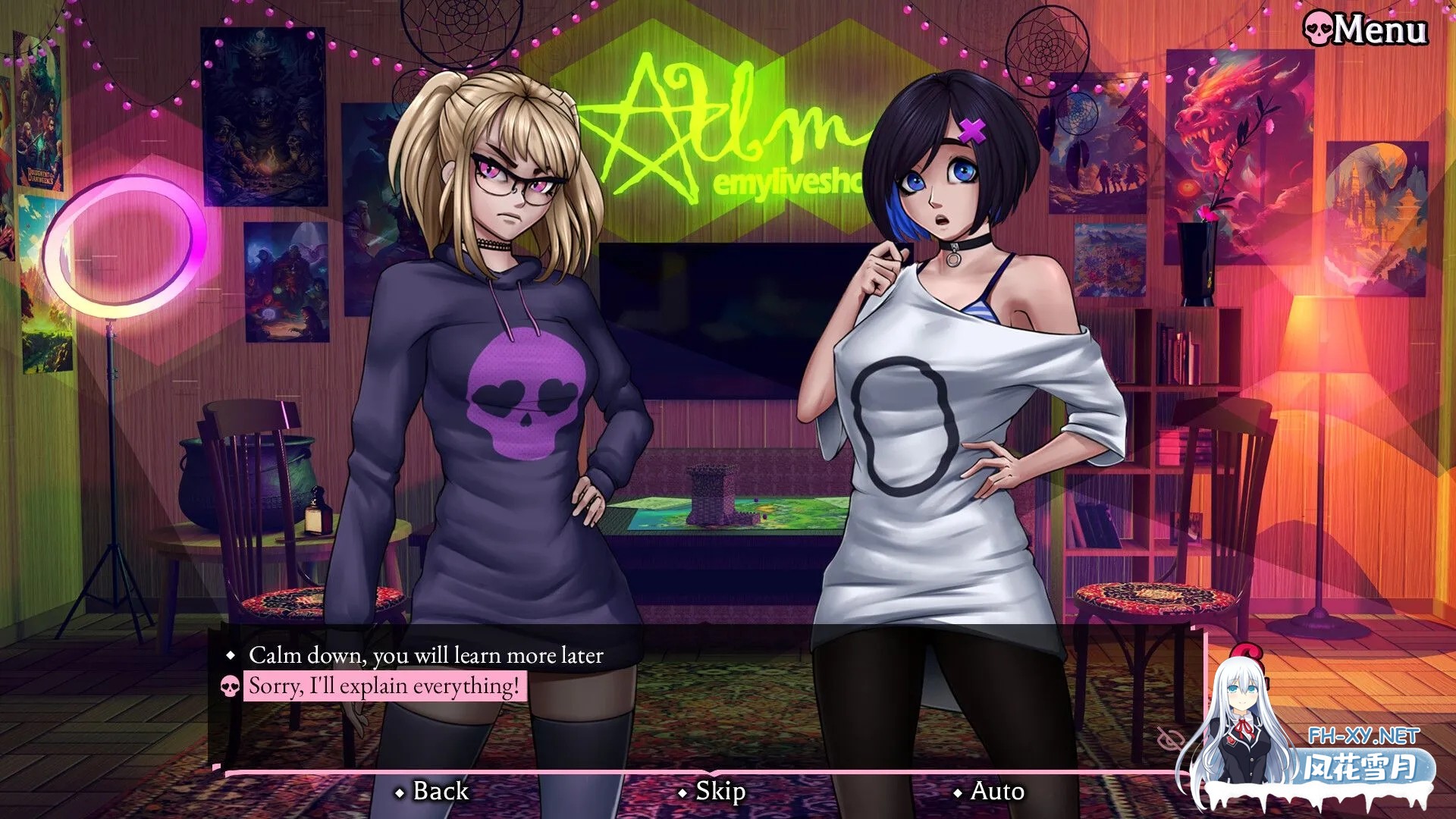Select "Sorry, I'll explain everything!" reply
This screenshot has width=1456, height=819.
coord(384,686)
